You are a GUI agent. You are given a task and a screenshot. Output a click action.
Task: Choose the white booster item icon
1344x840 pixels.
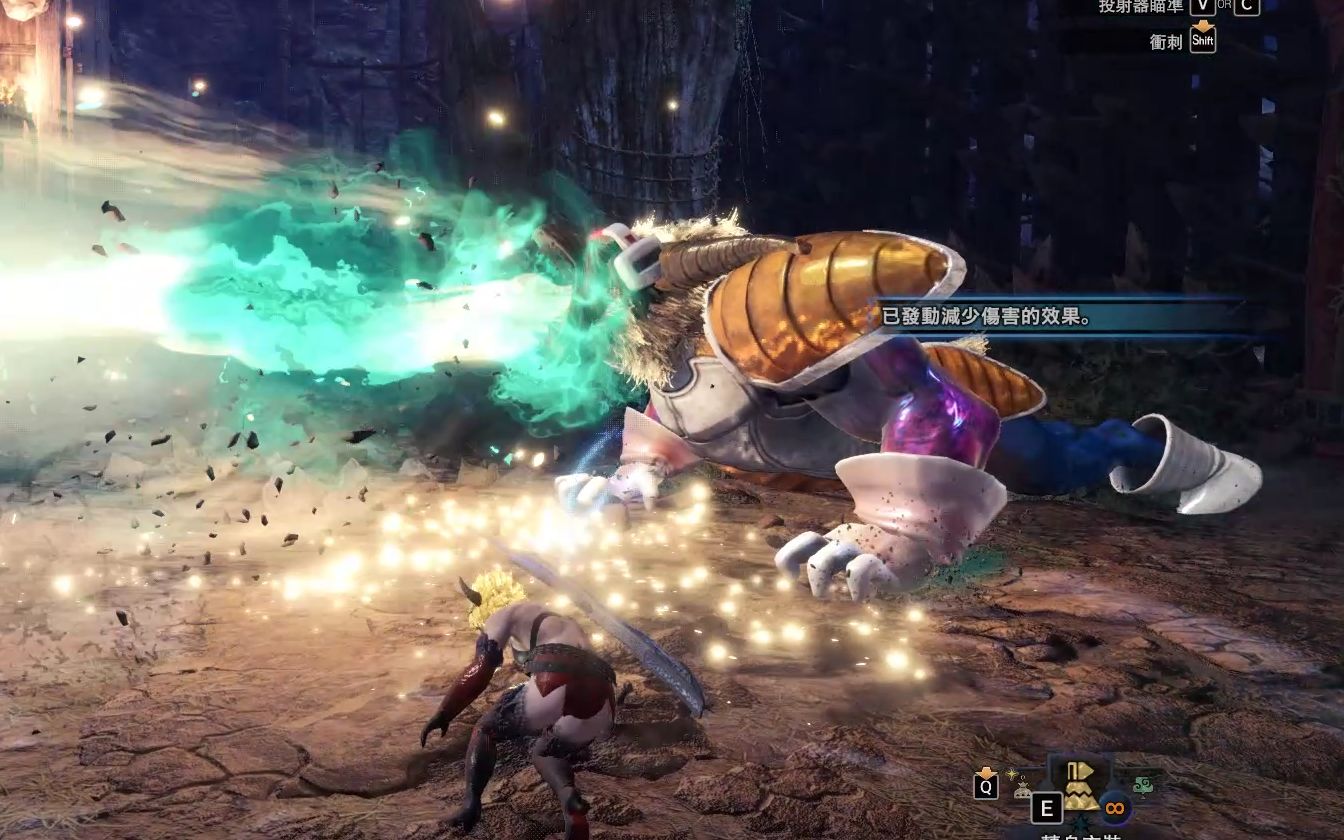(1023, 789)
